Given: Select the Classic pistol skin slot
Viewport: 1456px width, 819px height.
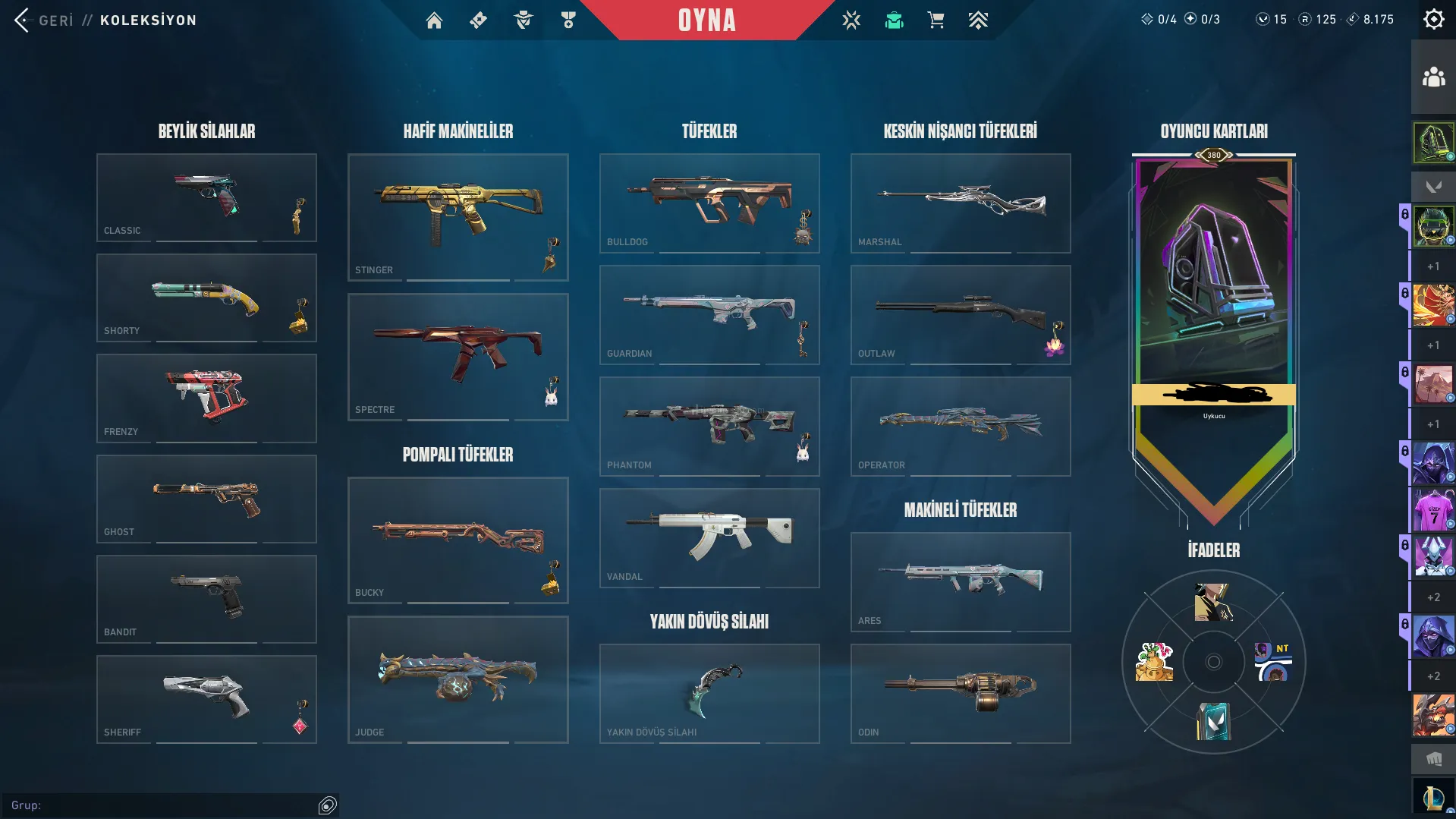Looking at the screenshot, I should [x=206, y=197].
